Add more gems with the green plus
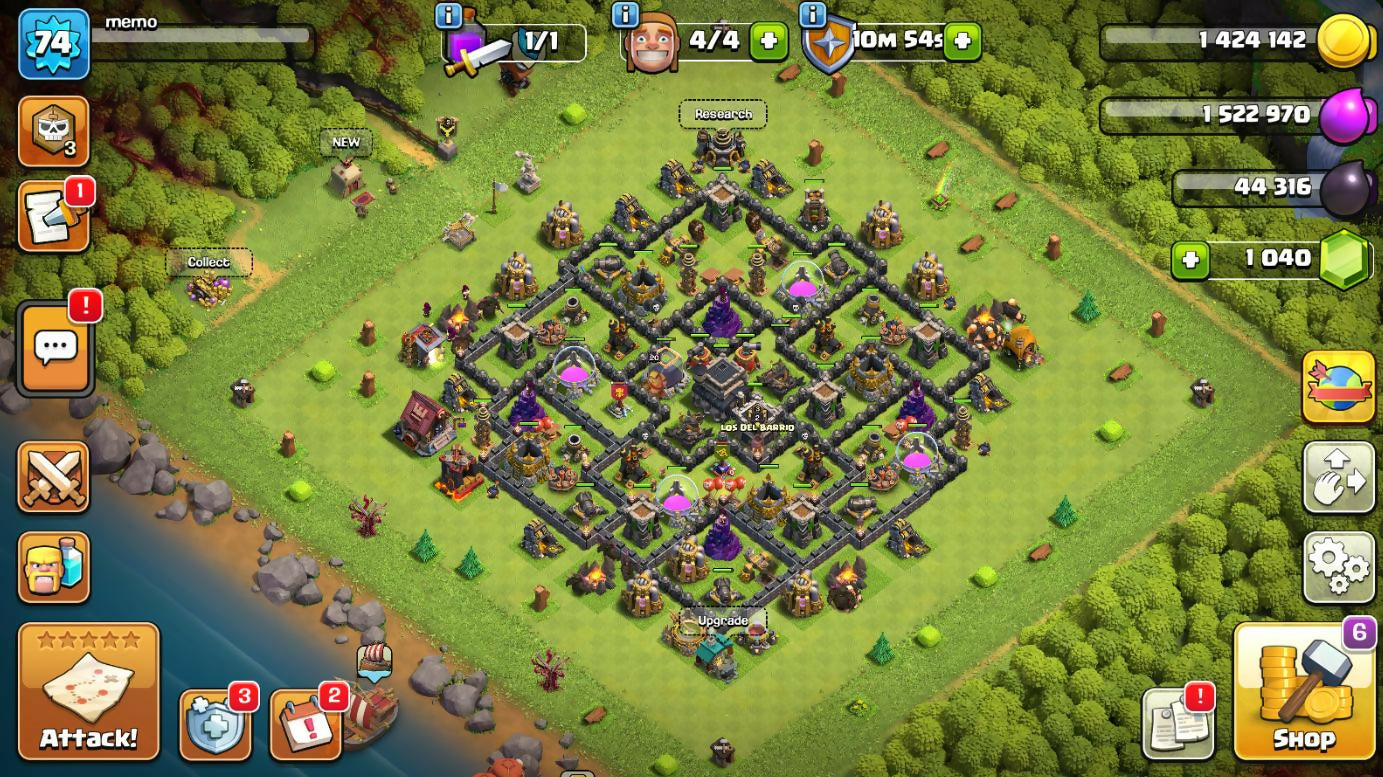The image size is (1383, 777). click(x=1190, y=260)
